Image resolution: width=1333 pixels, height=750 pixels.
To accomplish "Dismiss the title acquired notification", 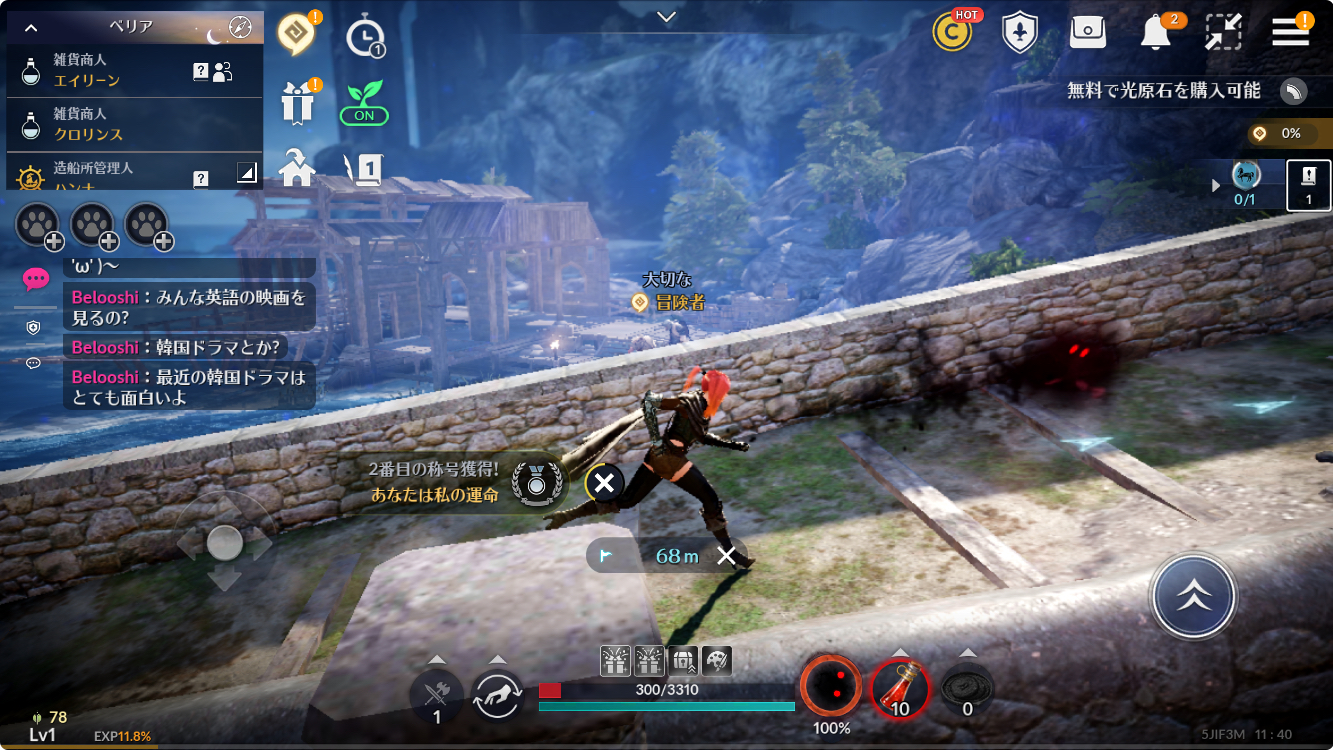I will click(604, 484).
